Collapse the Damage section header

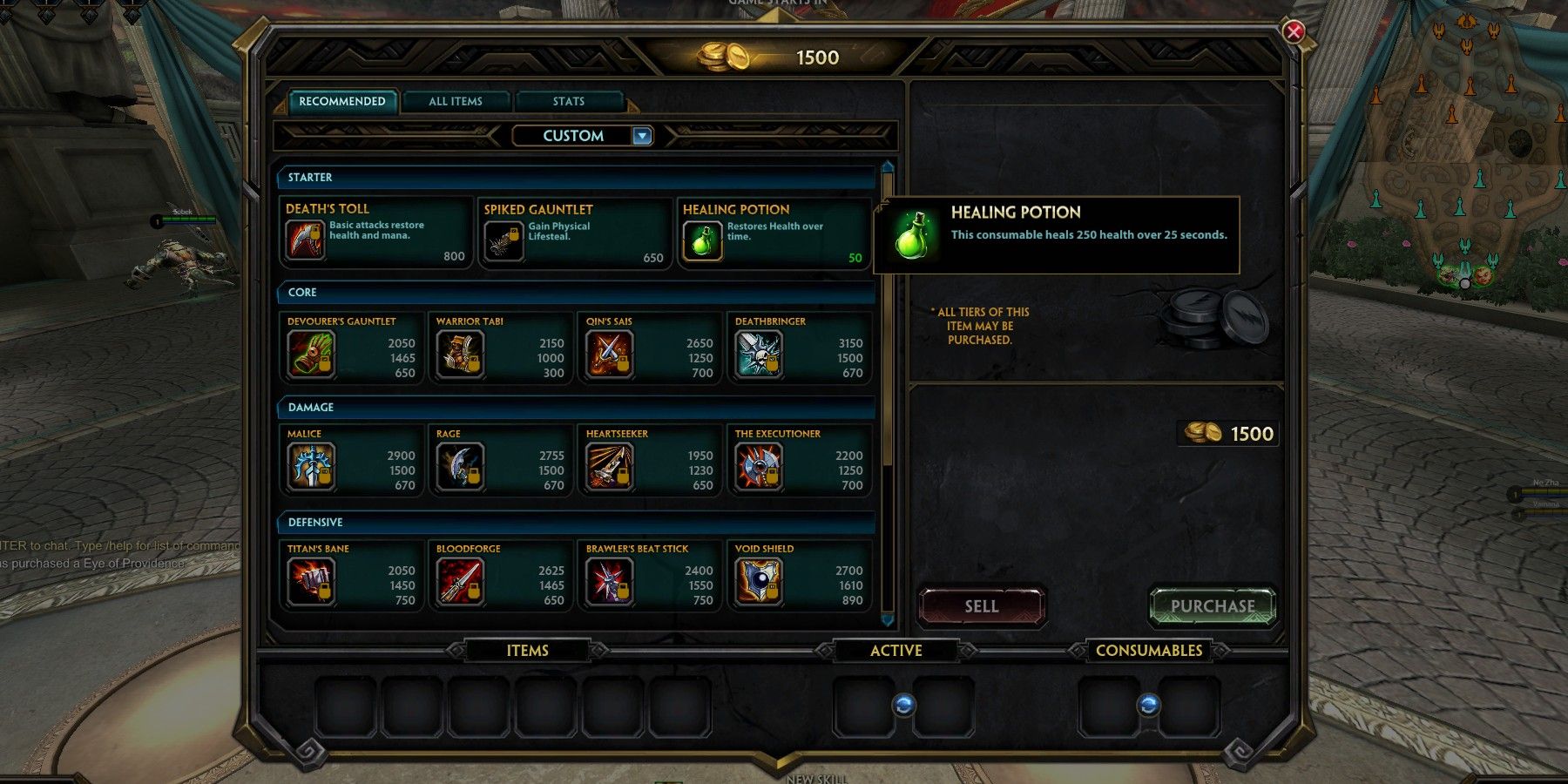tap(578, 407)
